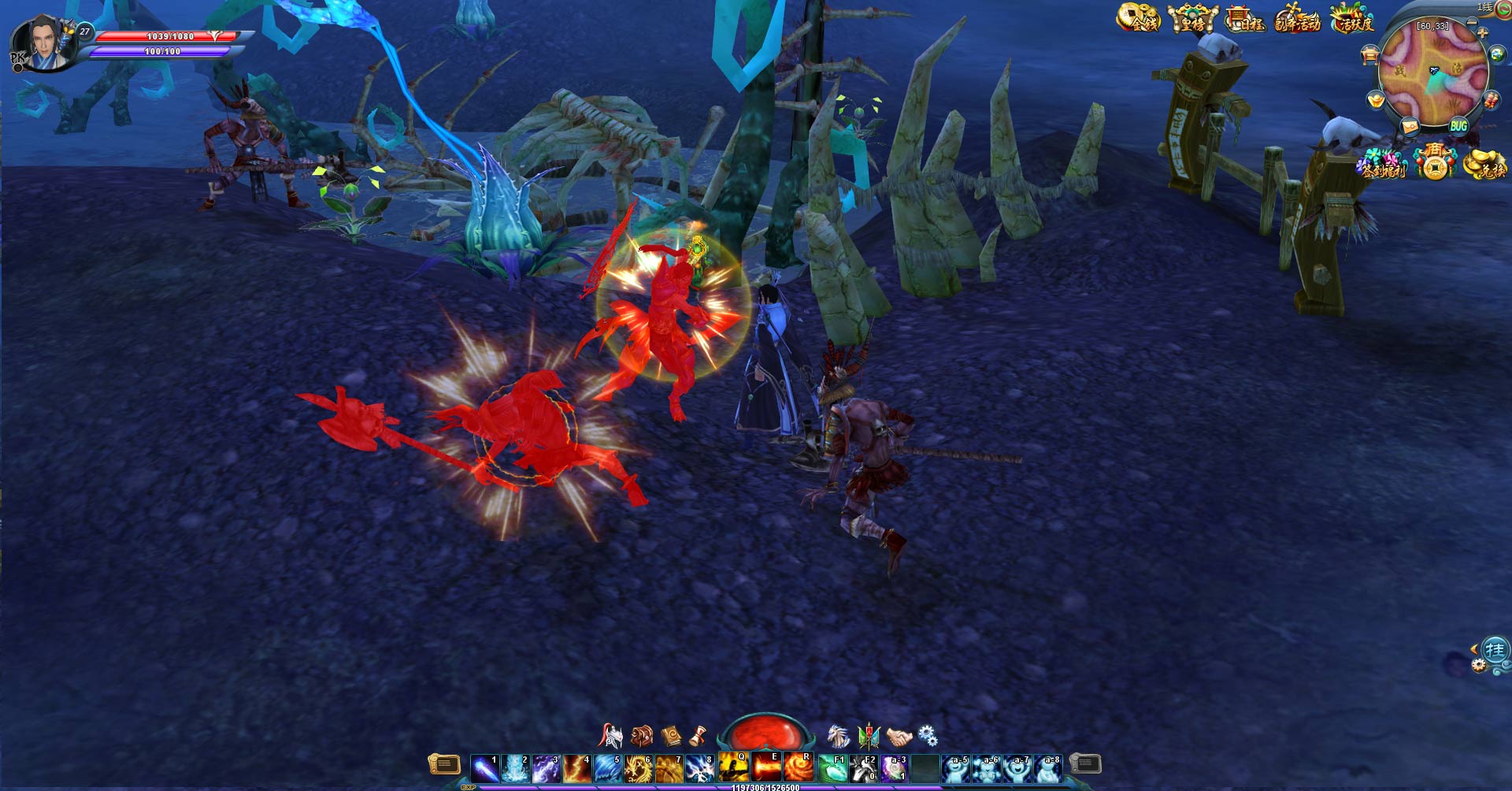The height and width of the screenshot is (791, 1512).
Task: Open the 副本活动 dungeon events
Action: [1297, 18]
